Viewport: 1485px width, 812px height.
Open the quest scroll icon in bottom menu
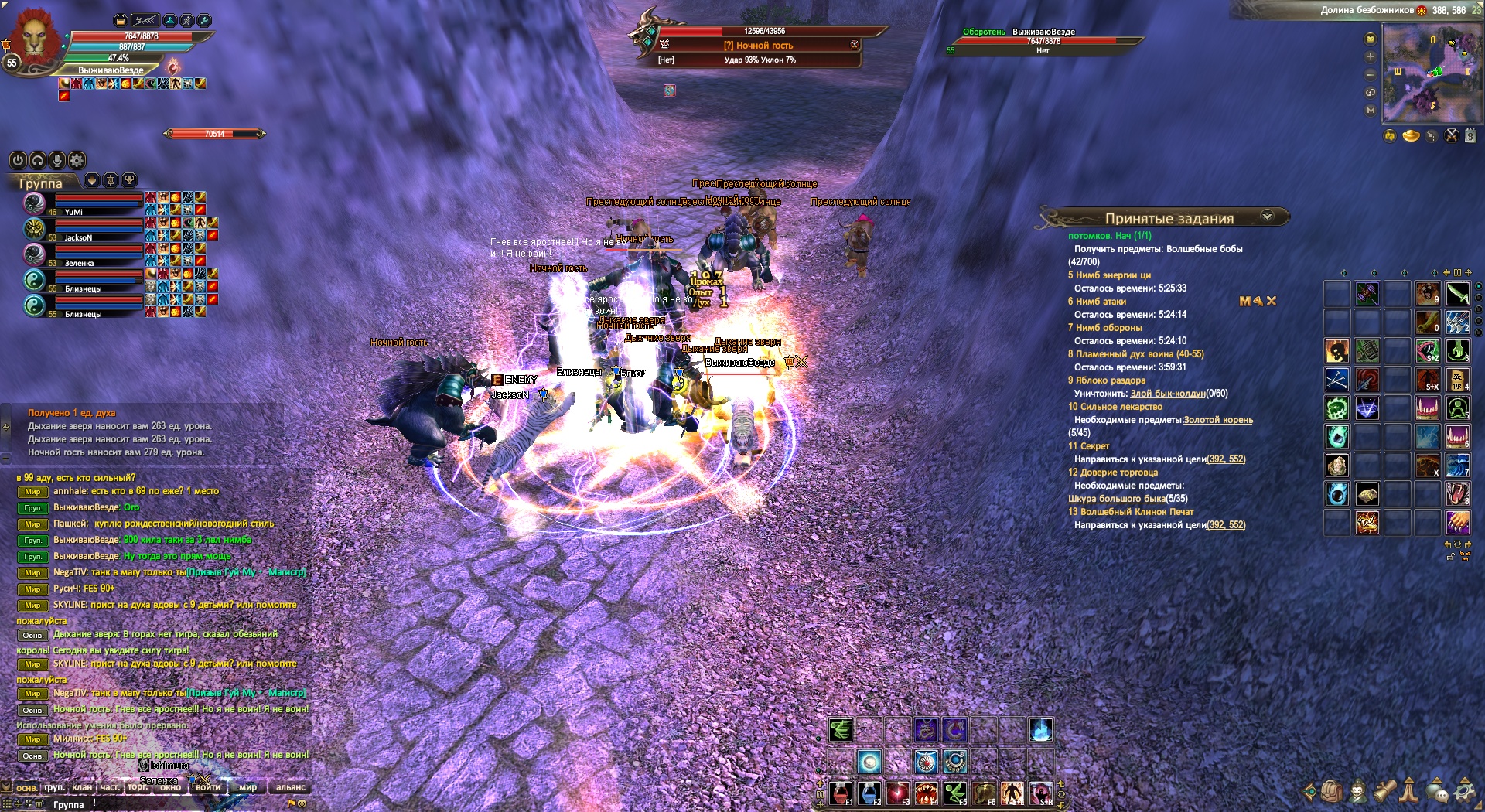[1384, 791]
